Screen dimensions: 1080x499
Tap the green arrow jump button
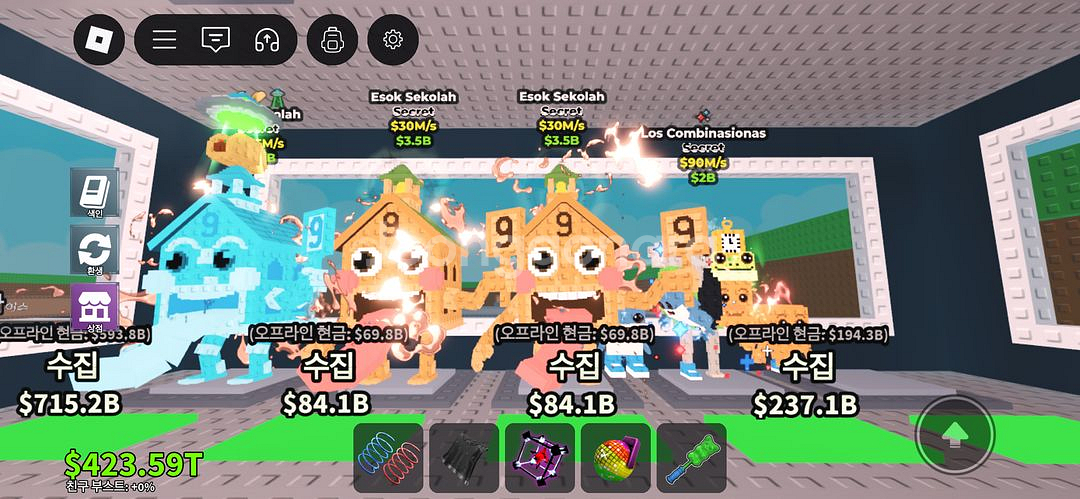pos(955,433)
